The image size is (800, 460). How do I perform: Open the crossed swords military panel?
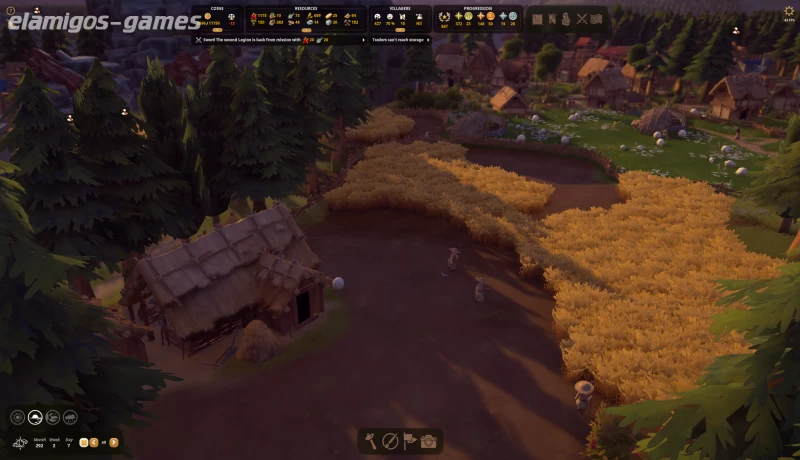pos(581,18)
